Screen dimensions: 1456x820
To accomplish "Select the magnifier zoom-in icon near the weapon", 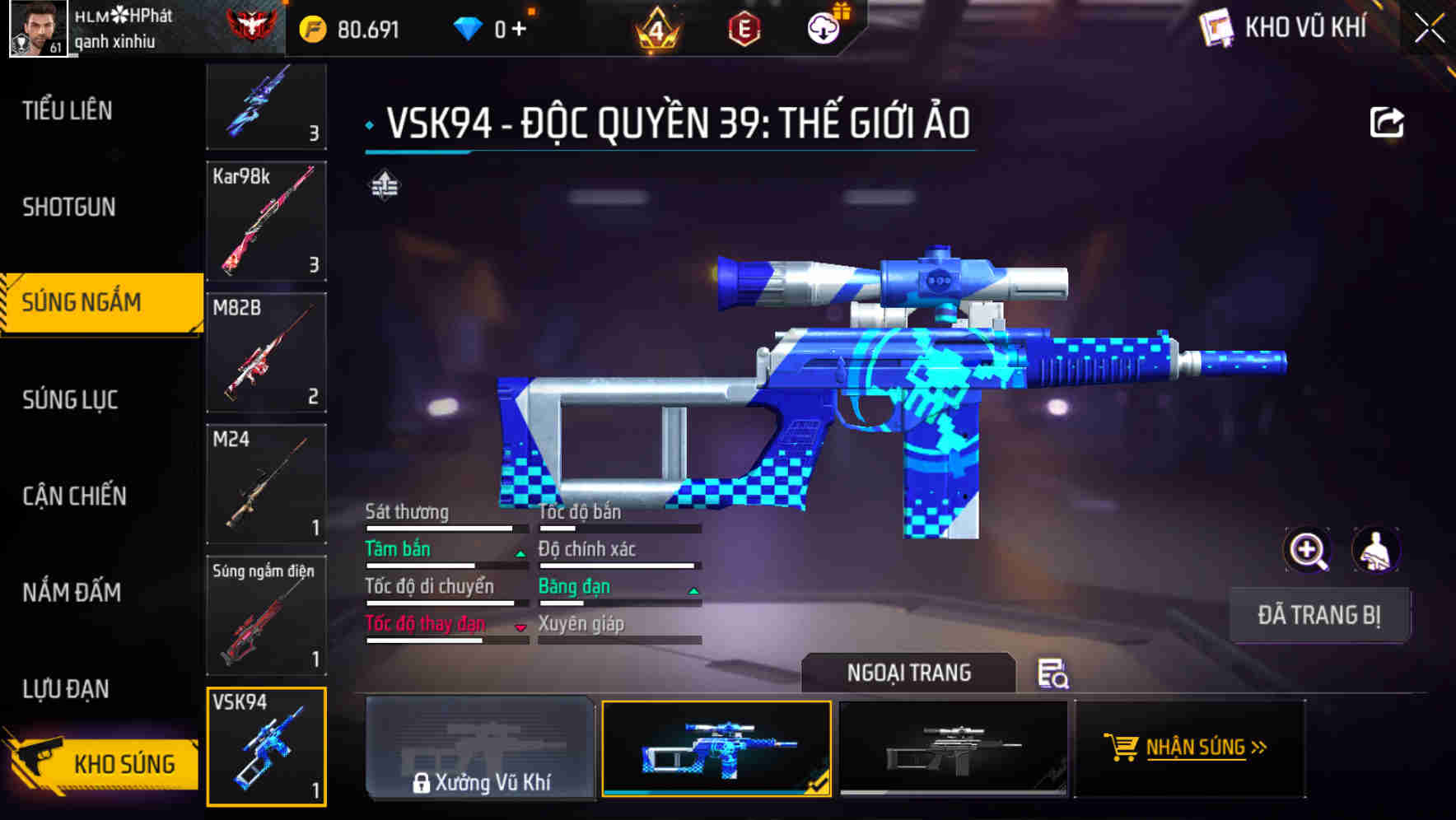I will [1306, 550].
